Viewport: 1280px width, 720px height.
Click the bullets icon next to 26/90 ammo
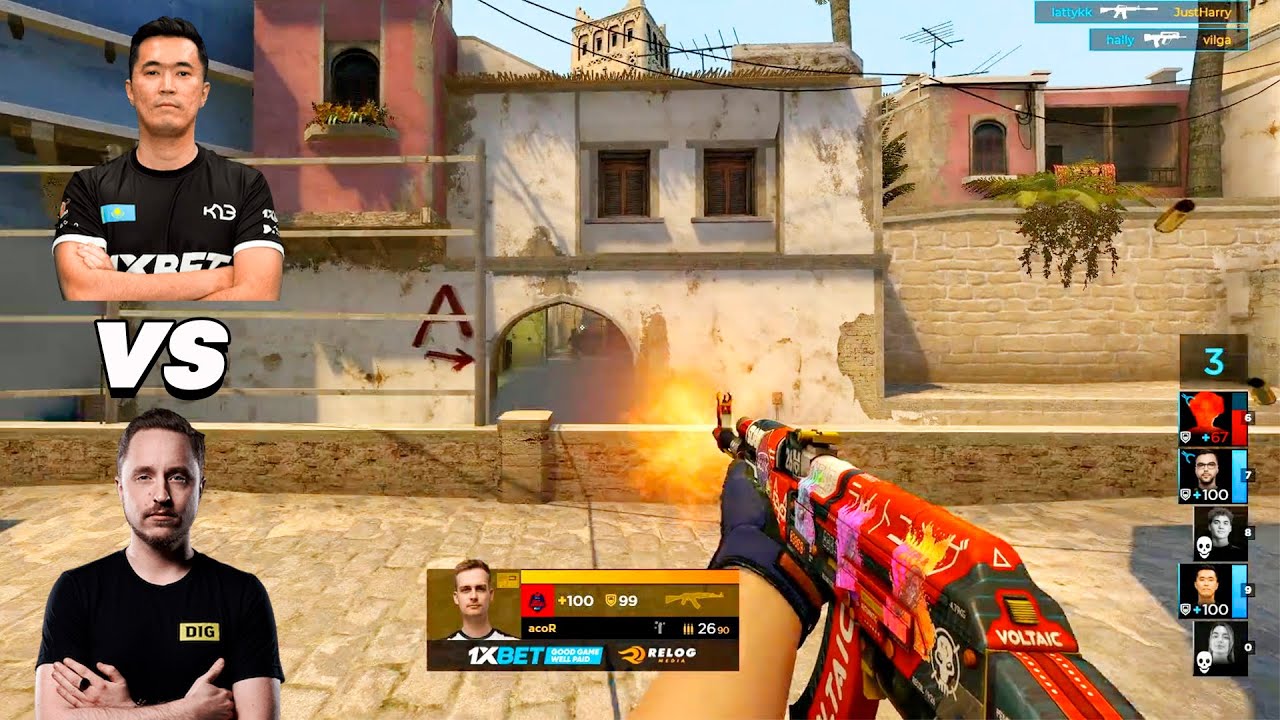point(688,629)
